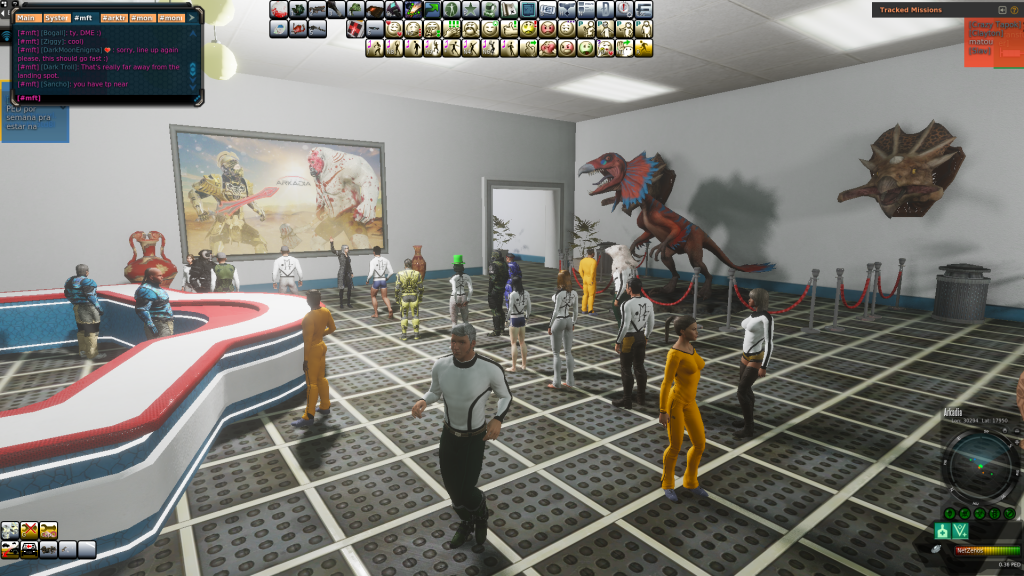Select the #arktr chat channel tab

click(113, 18)
